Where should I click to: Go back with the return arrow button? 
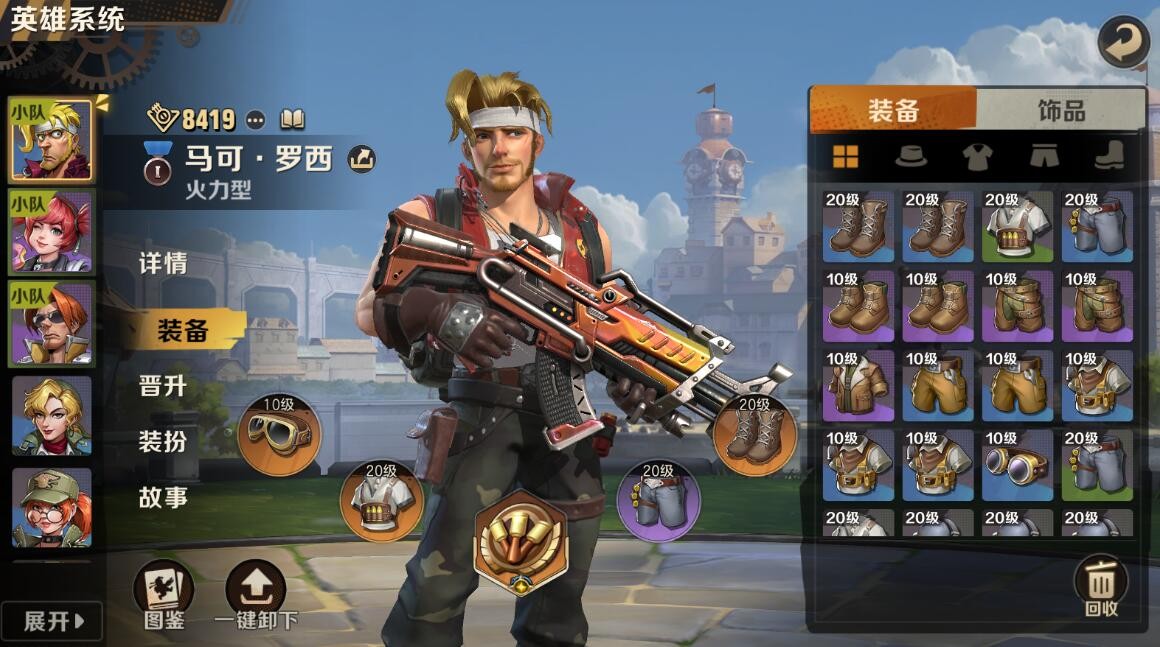pyautogui.click(x=1123, y=42)
